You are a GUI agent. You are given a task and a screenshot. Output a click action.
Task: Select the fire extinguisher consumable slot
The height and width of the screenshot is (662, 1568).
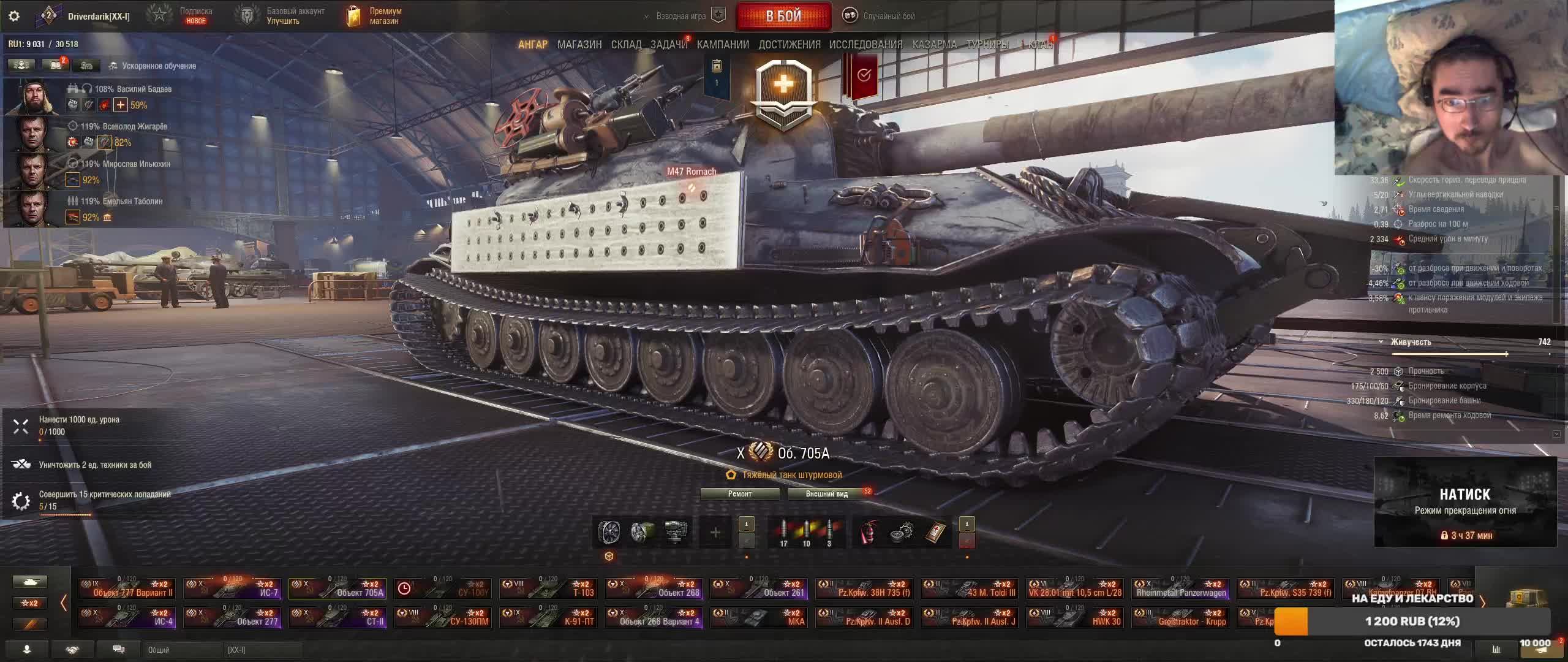(x=869, y=532)
